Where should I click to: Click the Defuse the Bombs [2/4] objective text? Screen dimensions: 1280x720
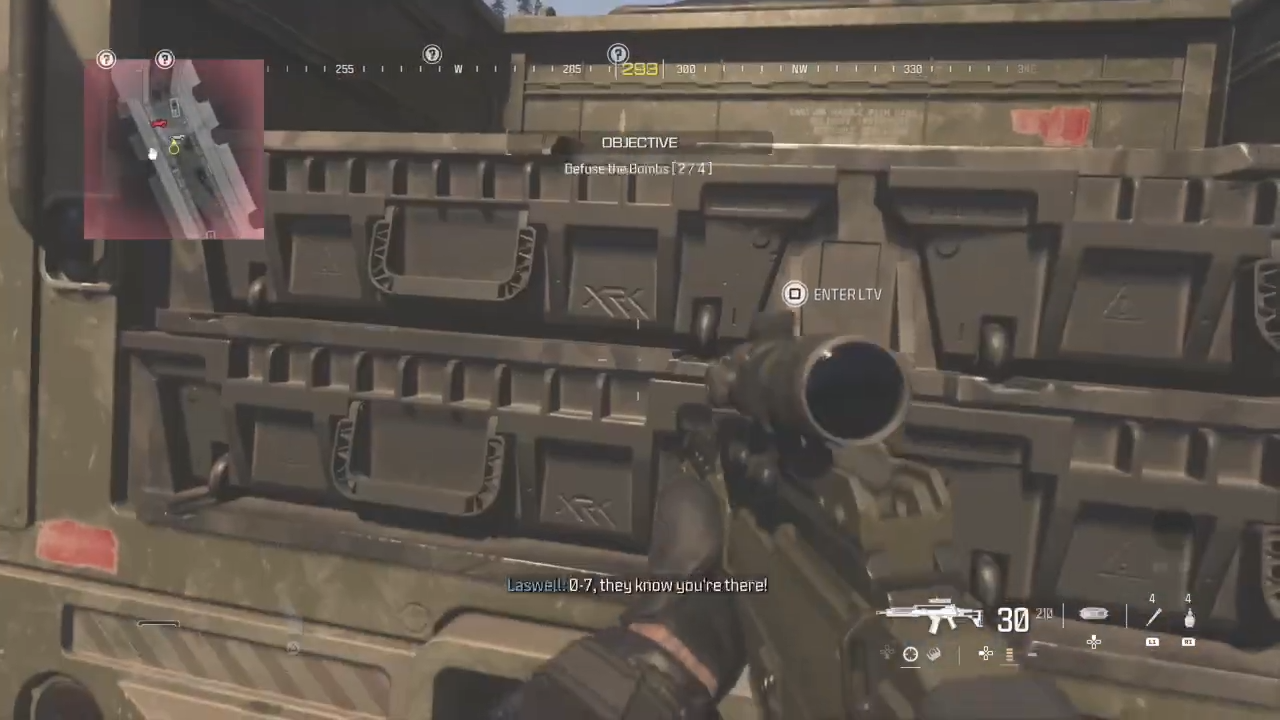(x=637, y=168)
